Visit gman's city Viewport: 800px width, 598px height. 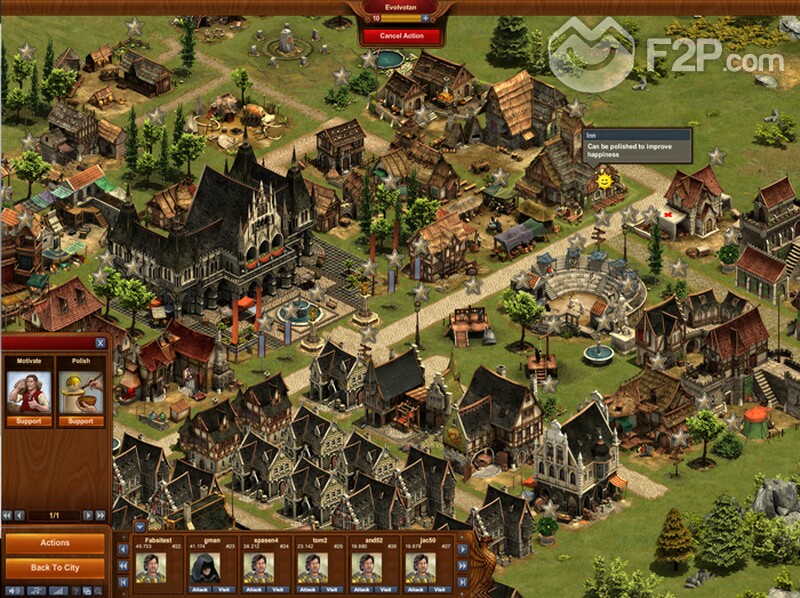point(225,589)
